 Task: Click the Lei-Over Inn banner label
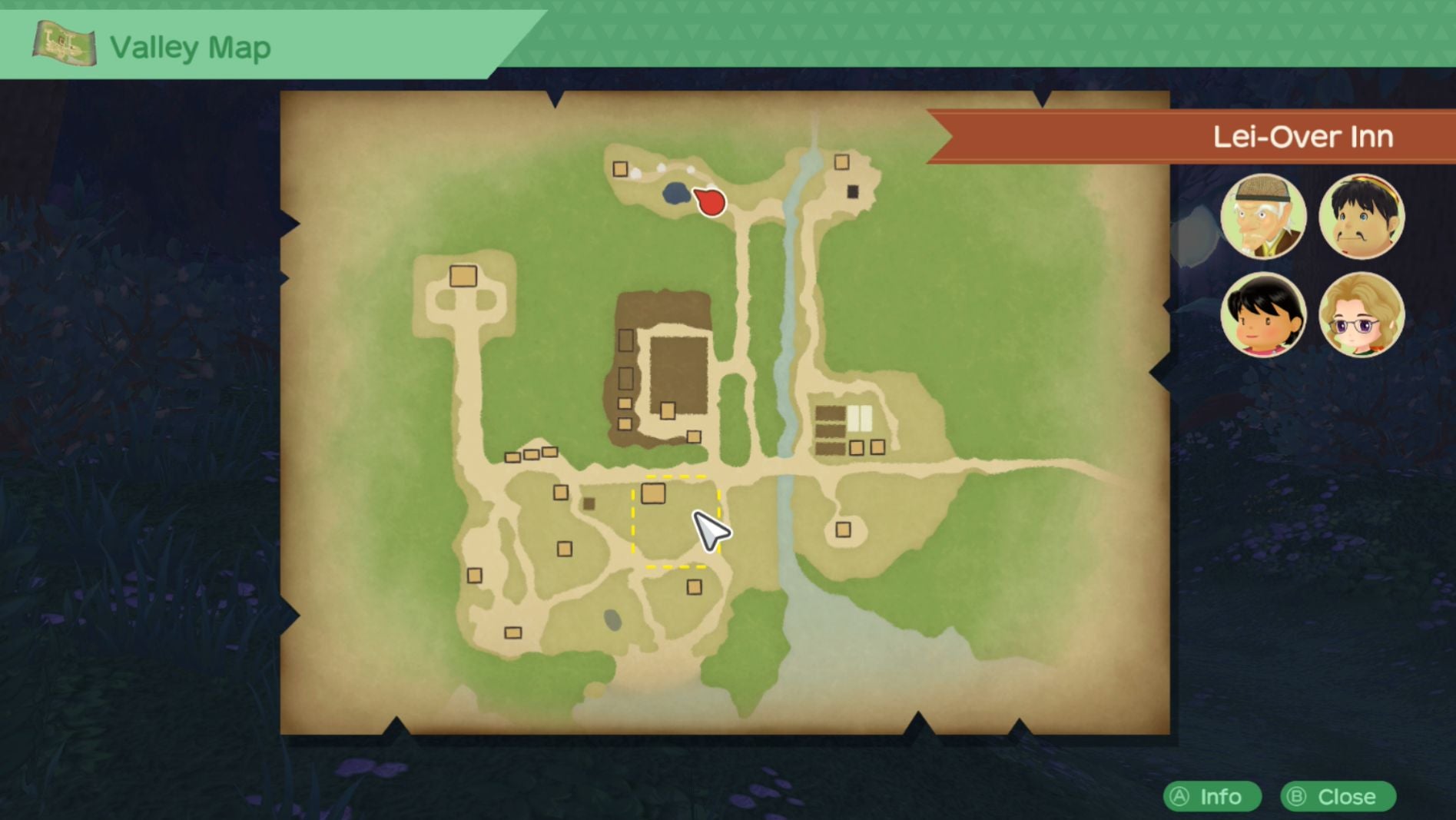1304,136
